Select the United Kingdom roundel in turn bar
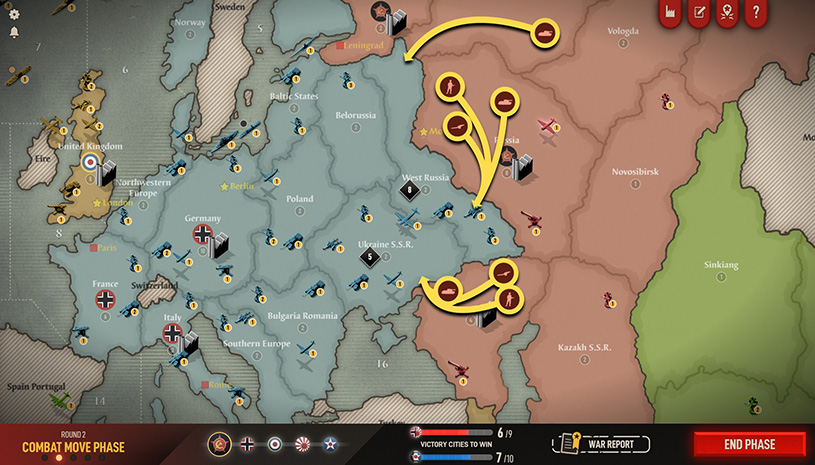 (x=275, y=443)
